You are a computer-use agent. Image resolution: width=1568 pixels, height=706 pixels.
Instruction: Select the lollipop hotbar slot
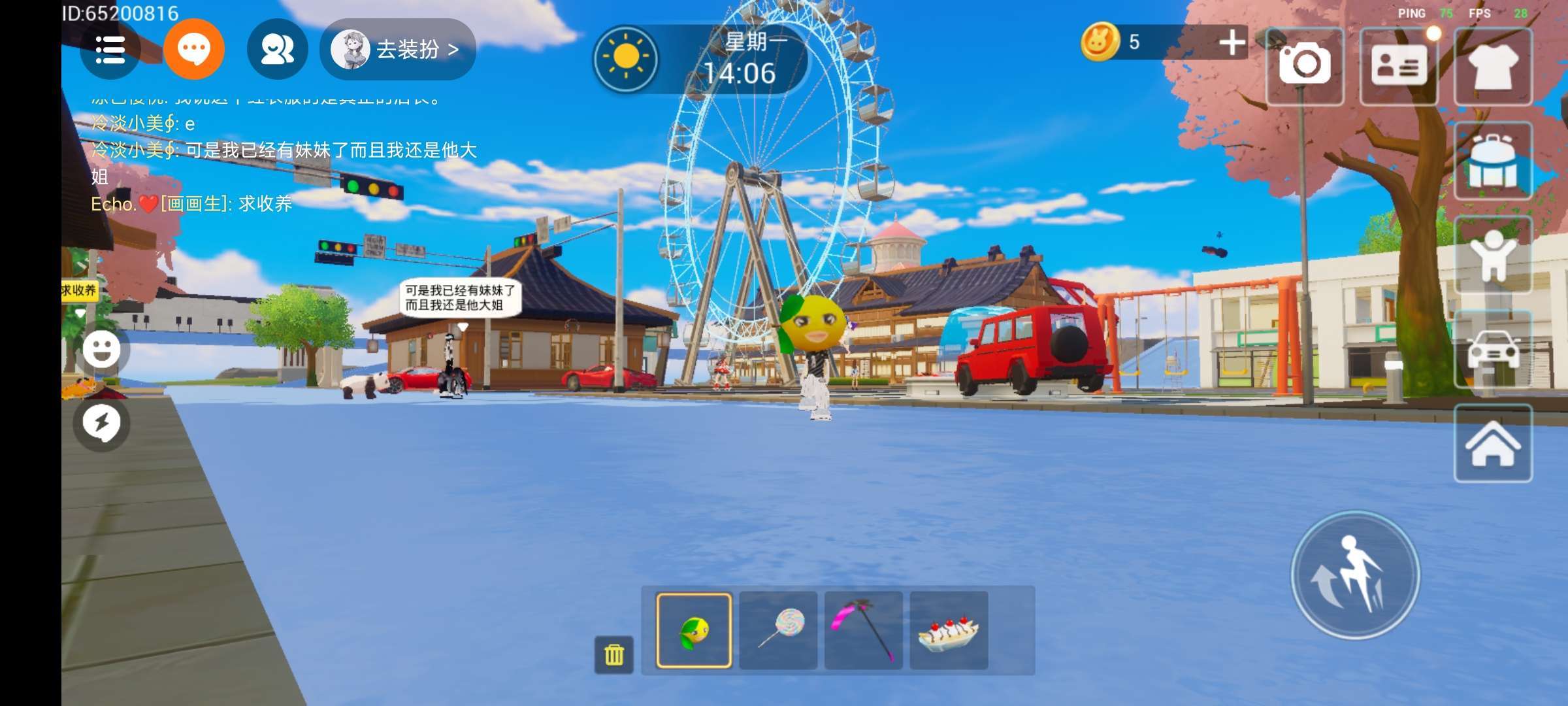pyautogui.click(x=779, y=631)
